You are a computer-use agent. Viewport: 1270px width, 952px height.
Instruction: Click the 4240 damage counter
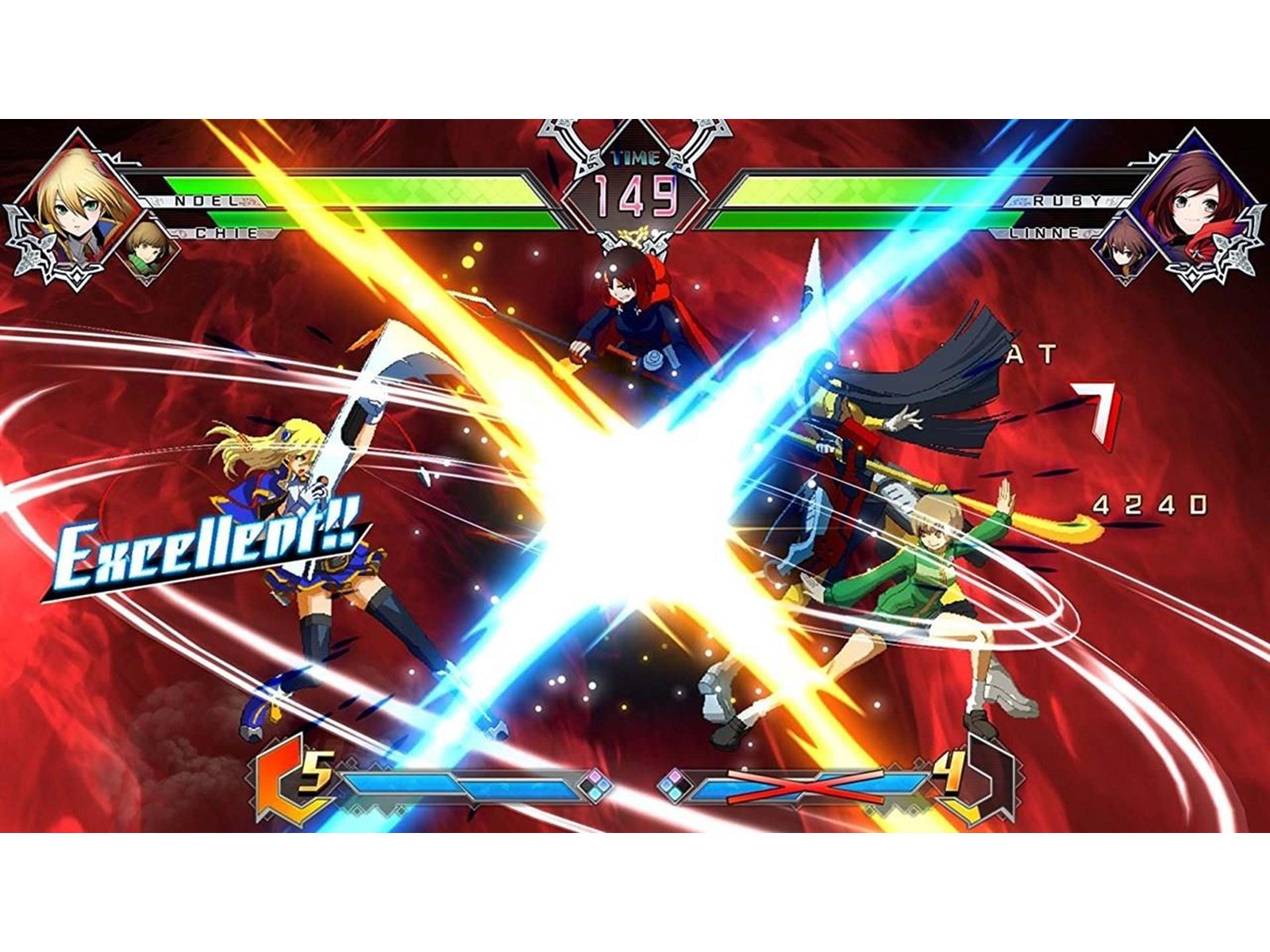pos(1150,502)
